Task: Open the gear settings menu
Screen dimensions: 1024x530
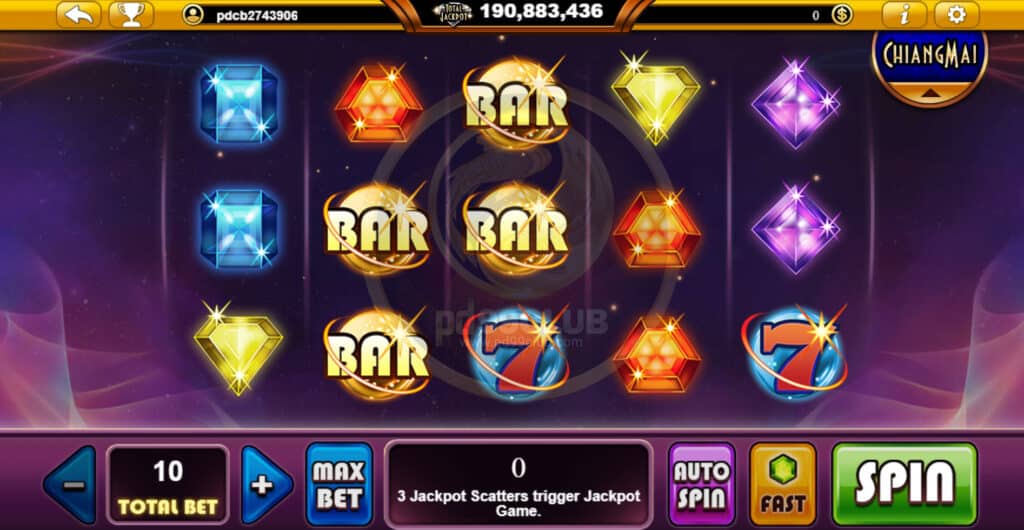Action: click(x=957, y=14)
